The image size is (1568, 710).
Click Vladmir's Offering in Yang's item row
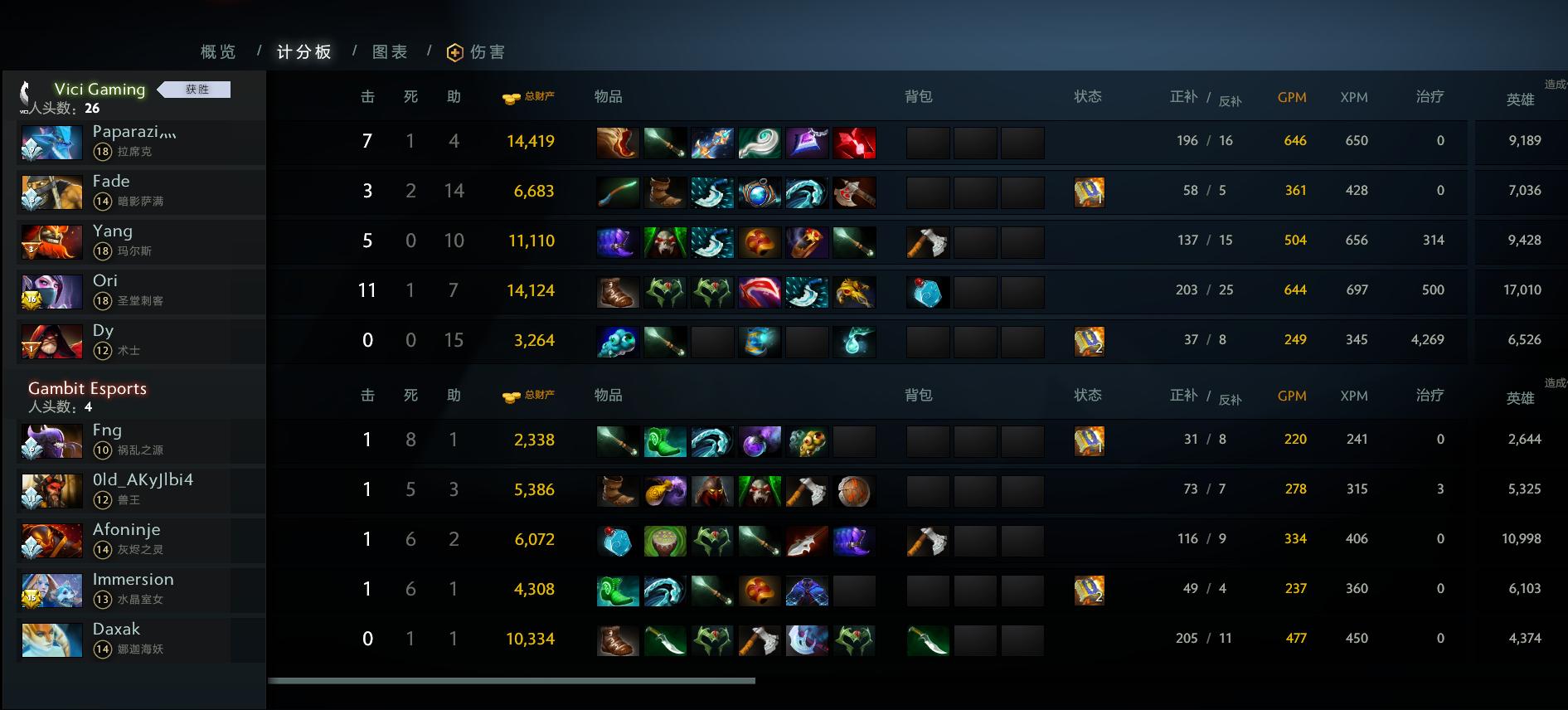[x=664, y=241]
